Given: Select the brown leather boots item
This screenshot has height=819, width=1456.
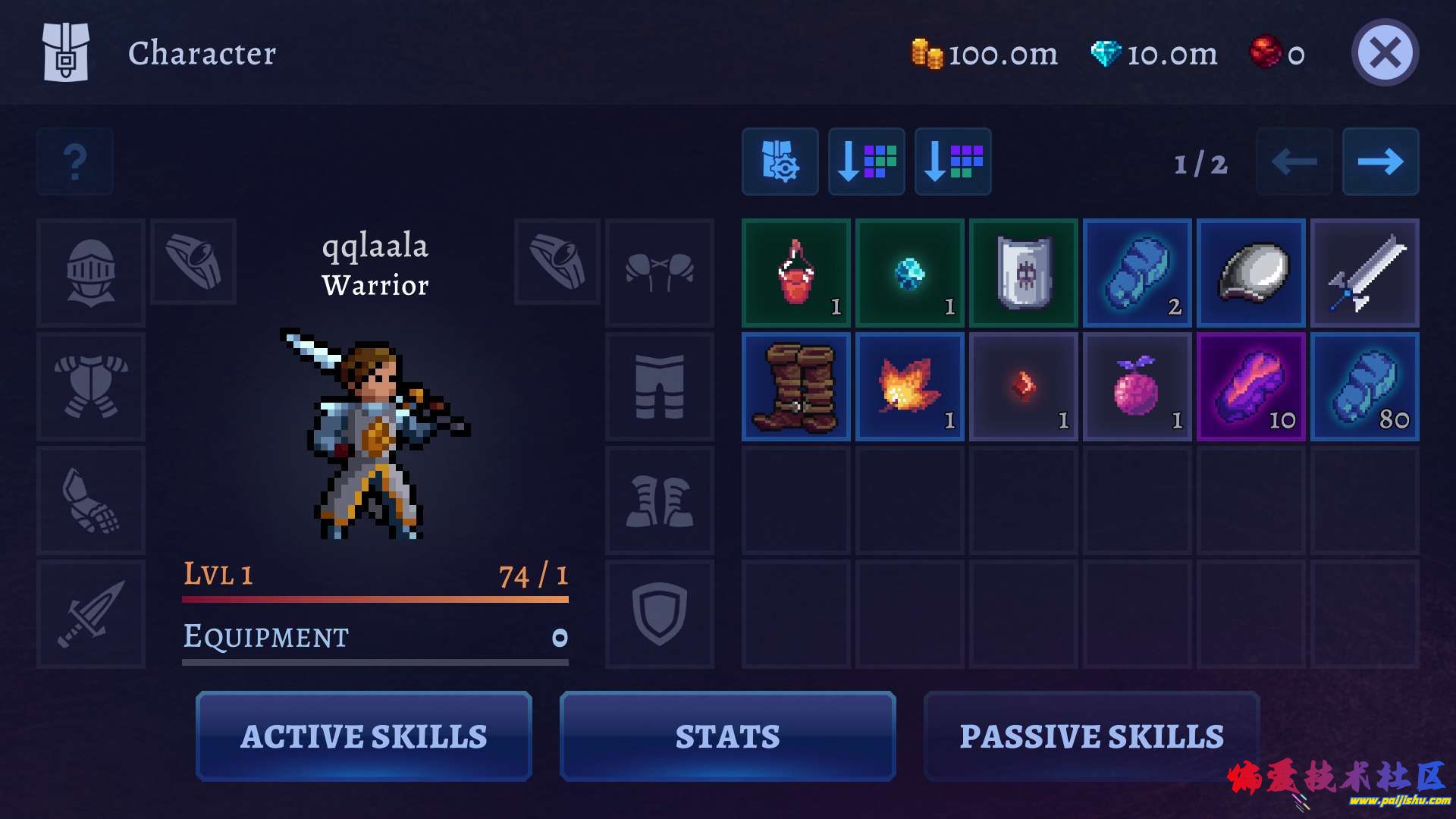Looking at the screenshot, I should (x=796, y=387).
